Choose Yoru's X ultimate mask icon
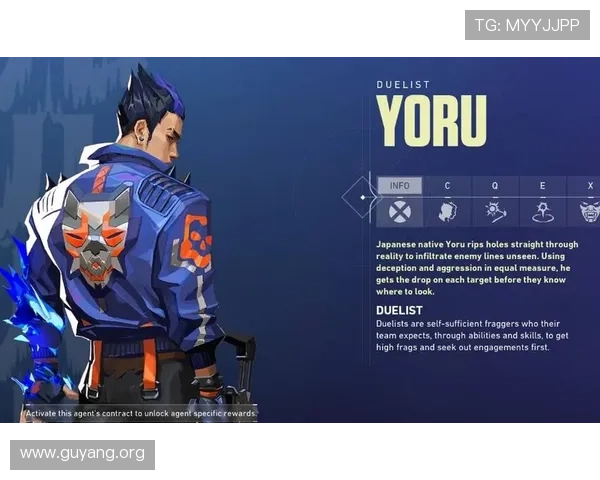This screenshot has width=600, height=480. (x=588, y=211)
